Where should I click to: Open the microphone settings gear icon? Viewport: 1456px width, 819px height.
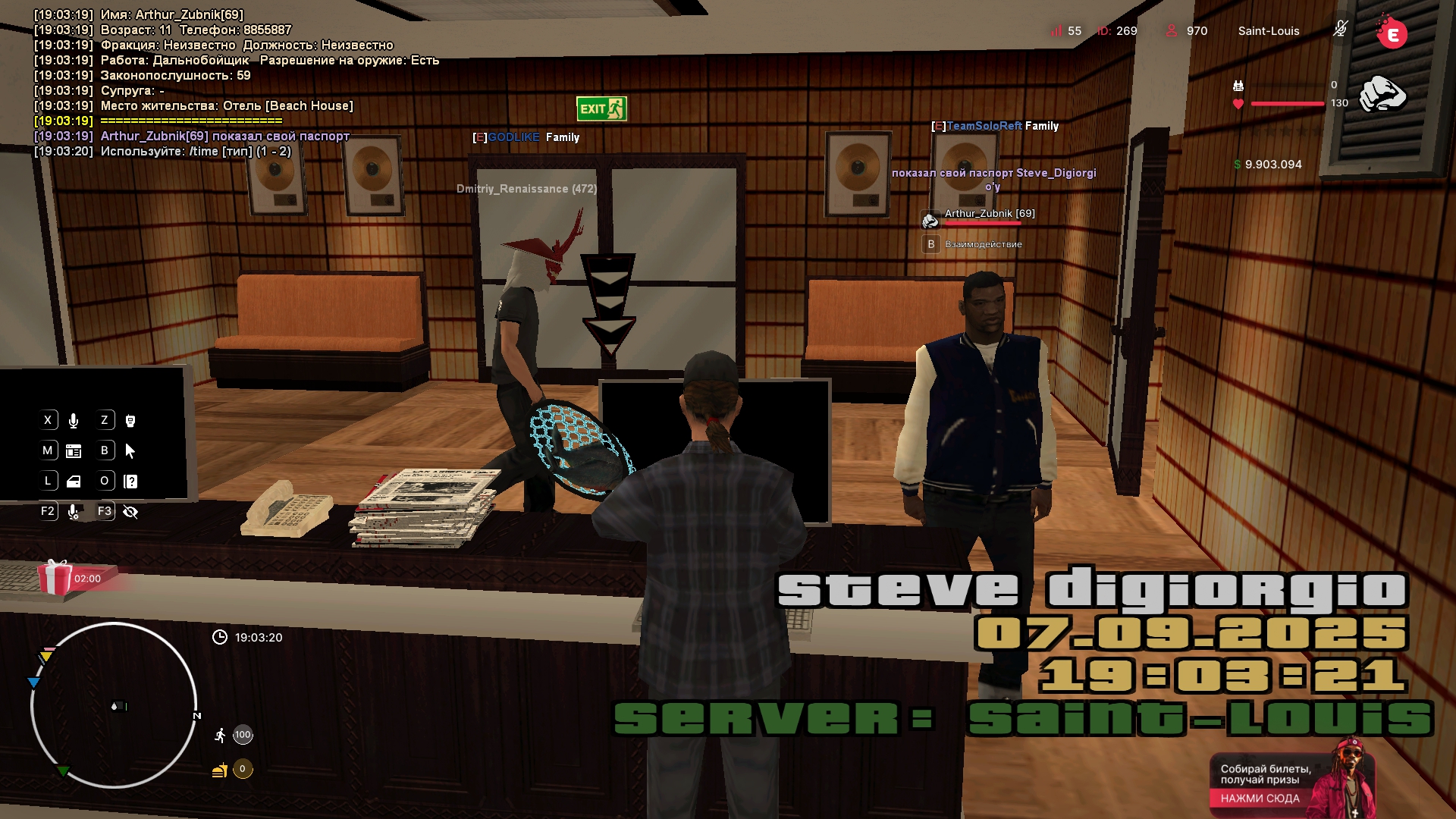click(74, 512)
